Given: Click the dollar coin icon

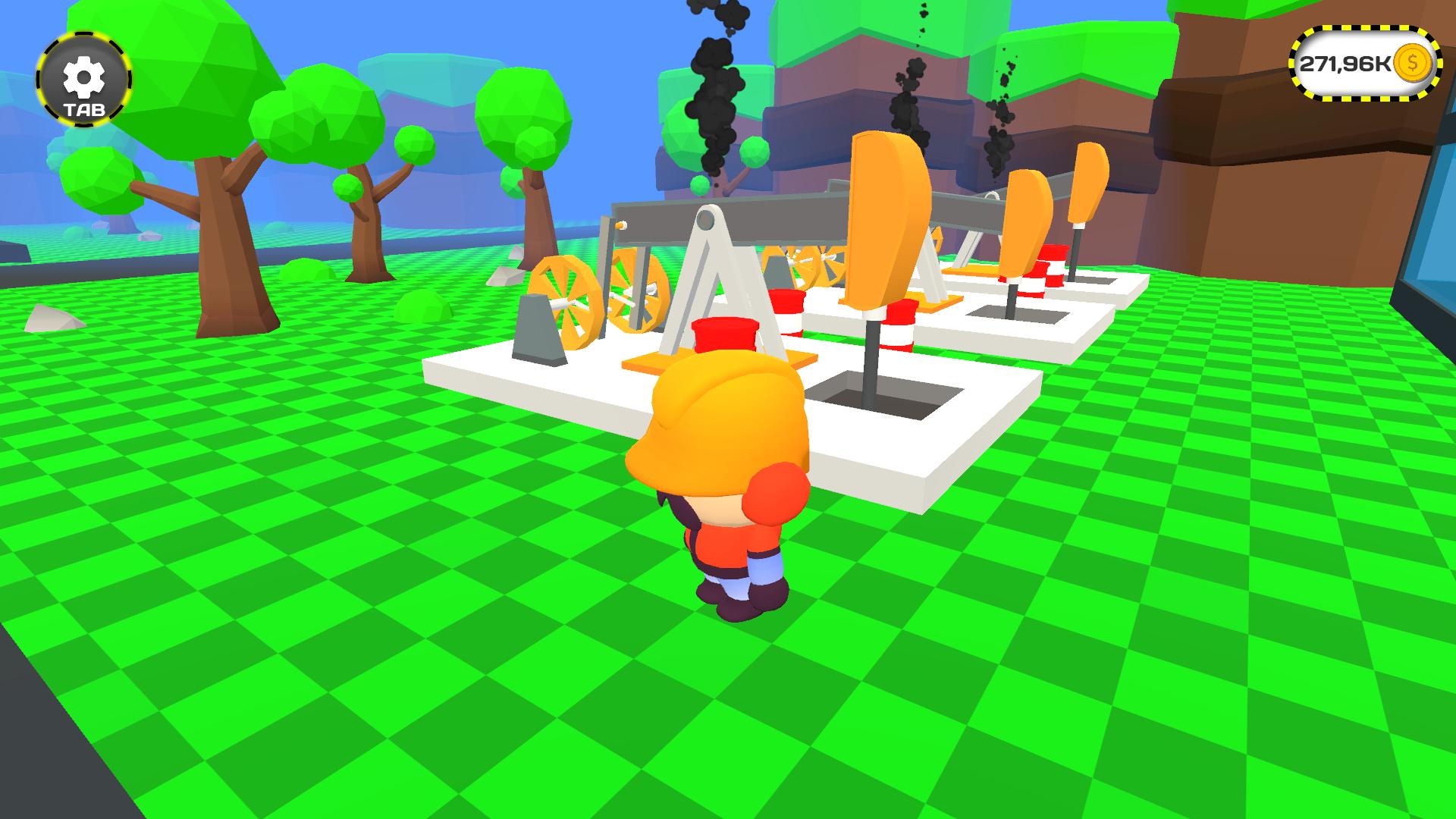Looking at the screenshot, I should pos(1412,65).
